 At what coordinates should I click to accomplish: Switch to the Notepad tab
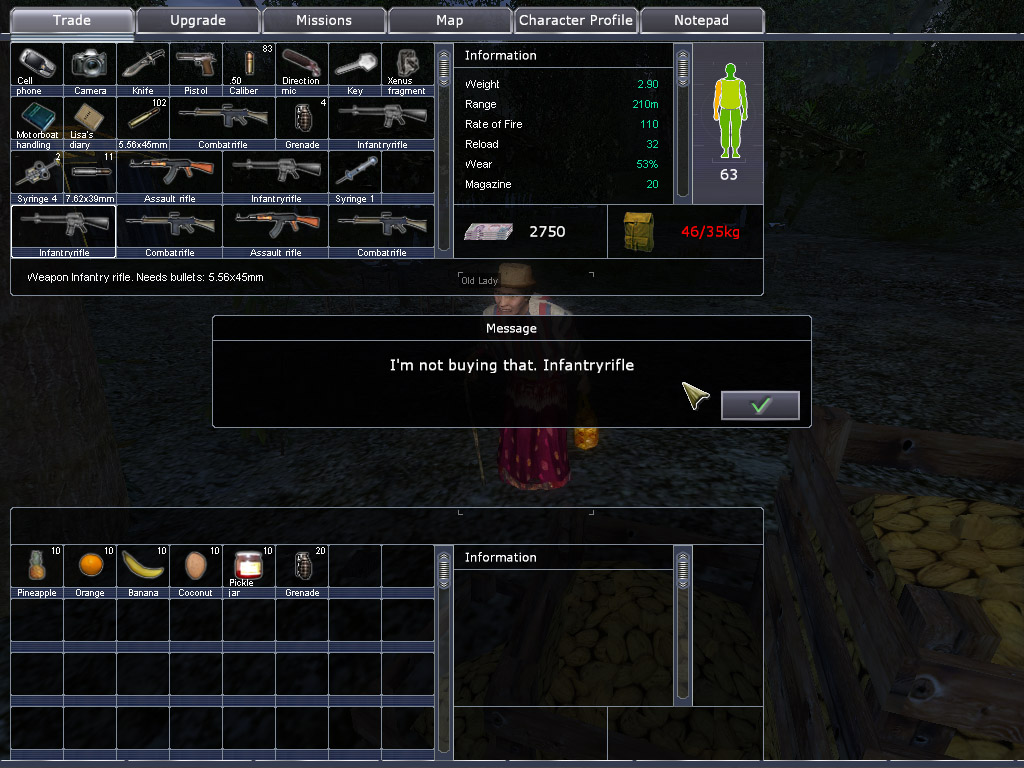point(701,20)
